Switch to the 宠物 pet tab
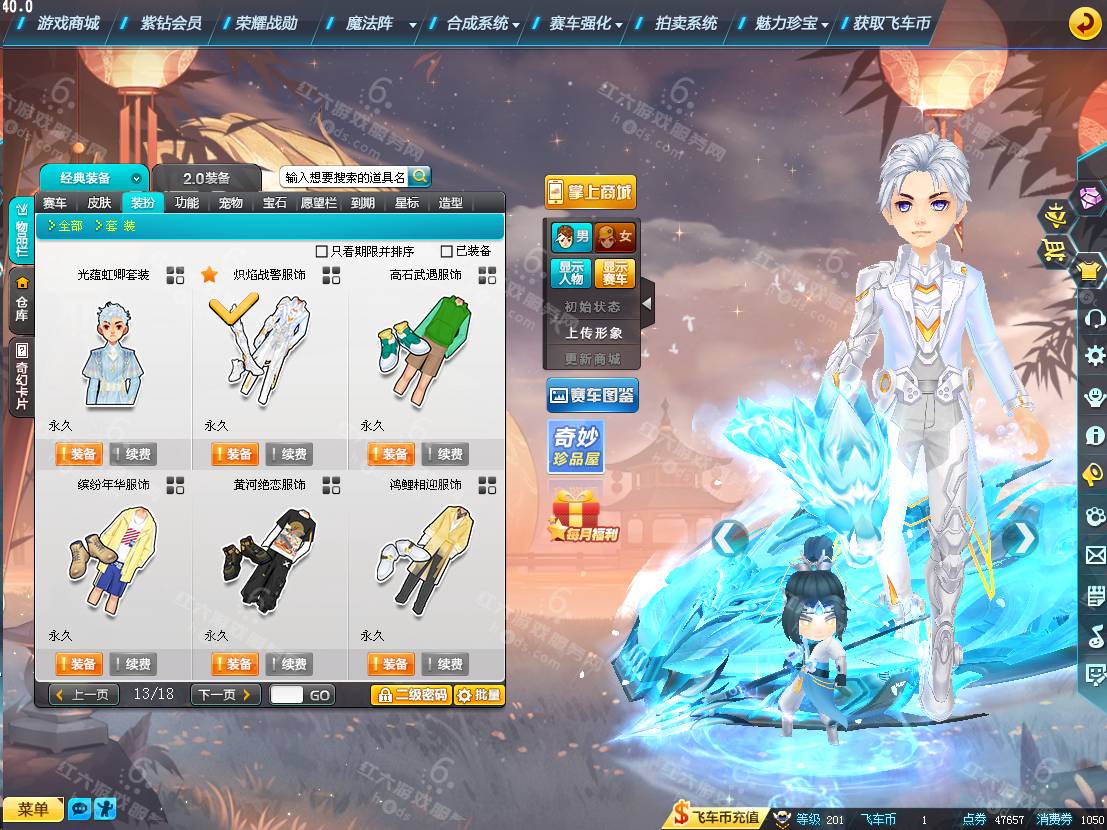 (x=231, y=202)
